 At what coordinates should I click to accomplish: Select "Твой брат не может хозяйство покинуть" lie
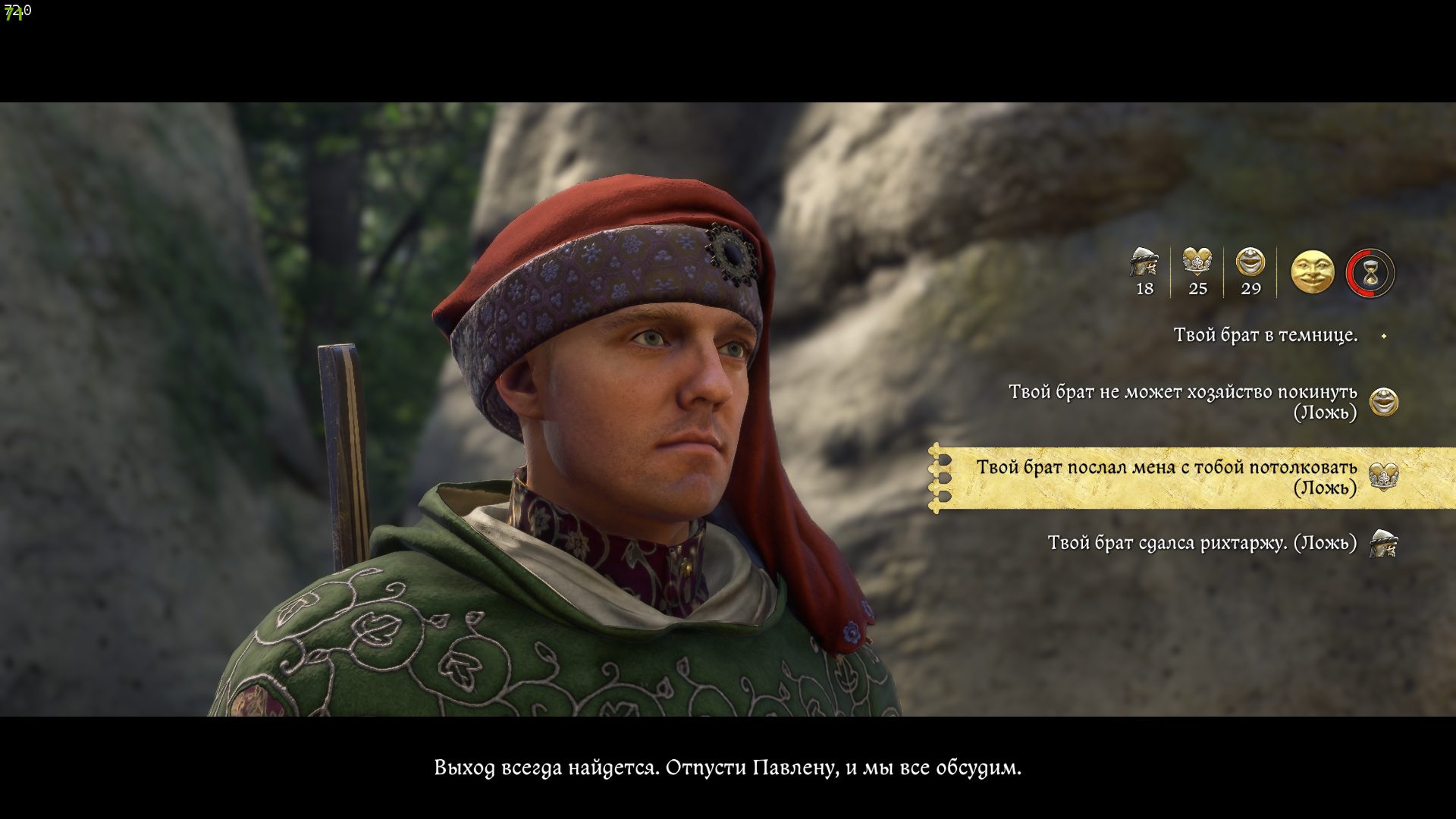point(1182,401)
